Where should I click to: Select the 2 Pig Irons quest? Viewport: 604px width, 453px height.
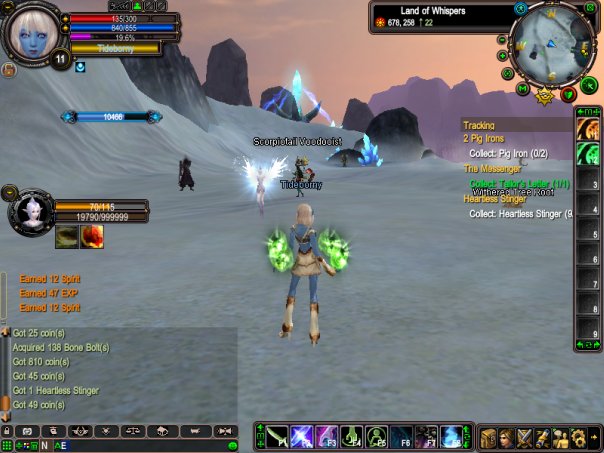pyautogui.click(x=481, y=139)
